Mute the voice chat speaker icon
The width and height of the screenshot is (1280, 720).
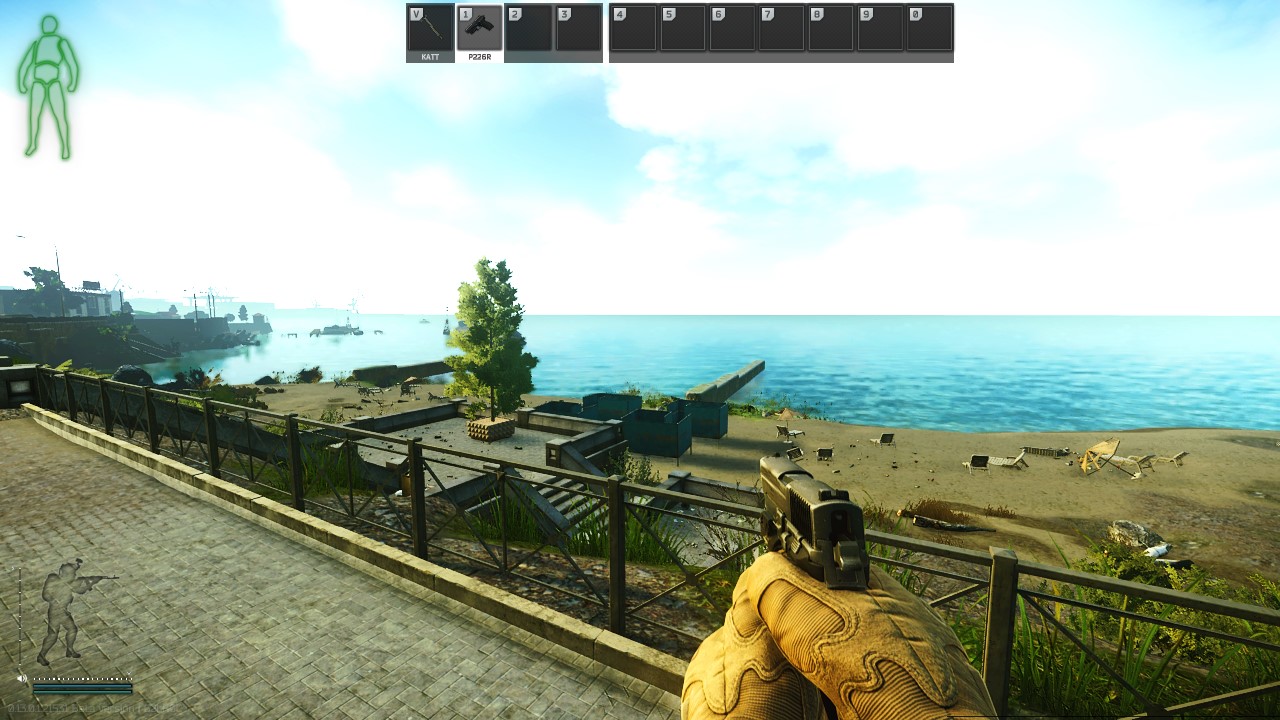pos(22,678)
